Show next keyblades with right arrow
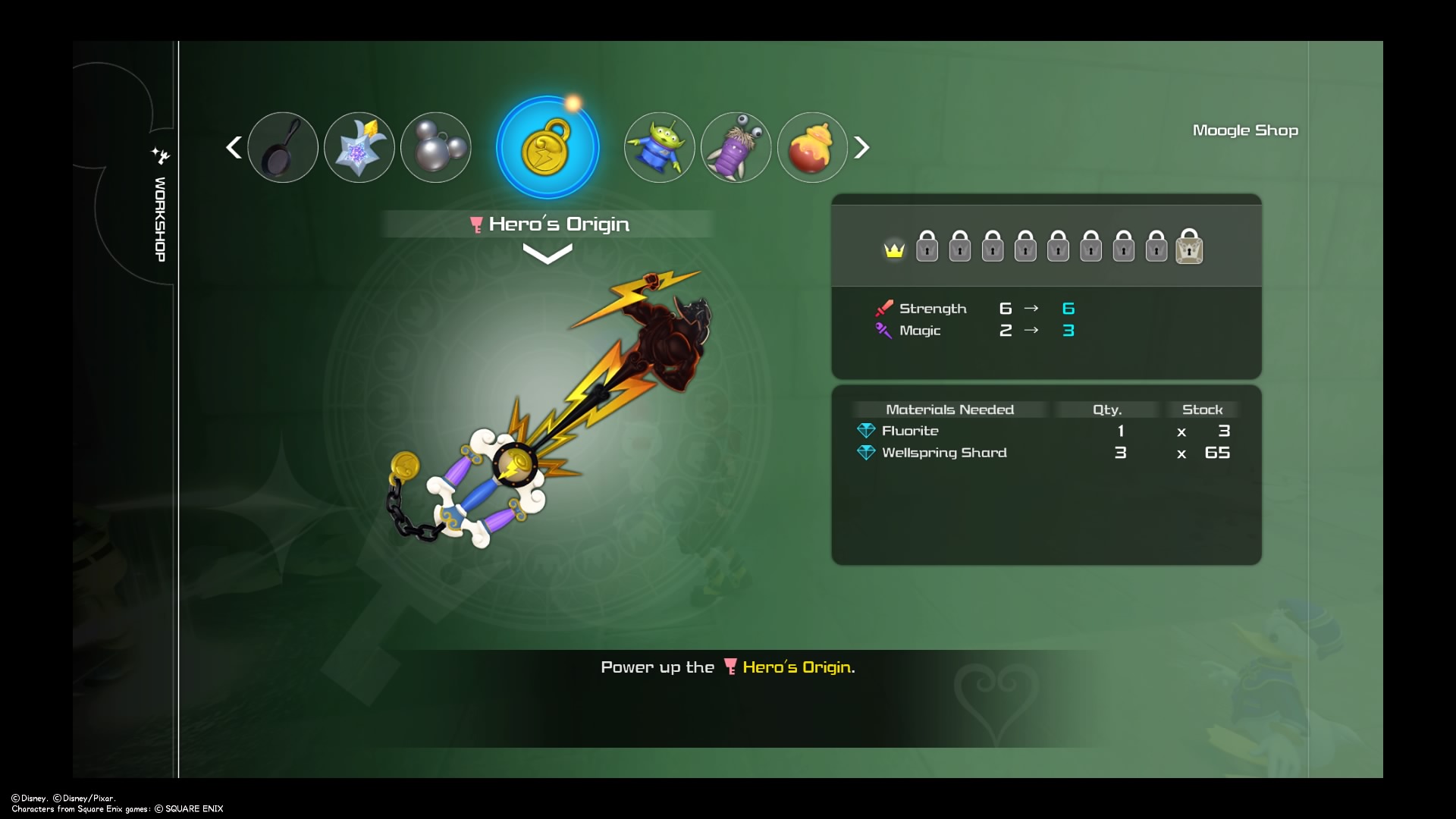The height and width of the screenshot is (819, 1456). 861,147
